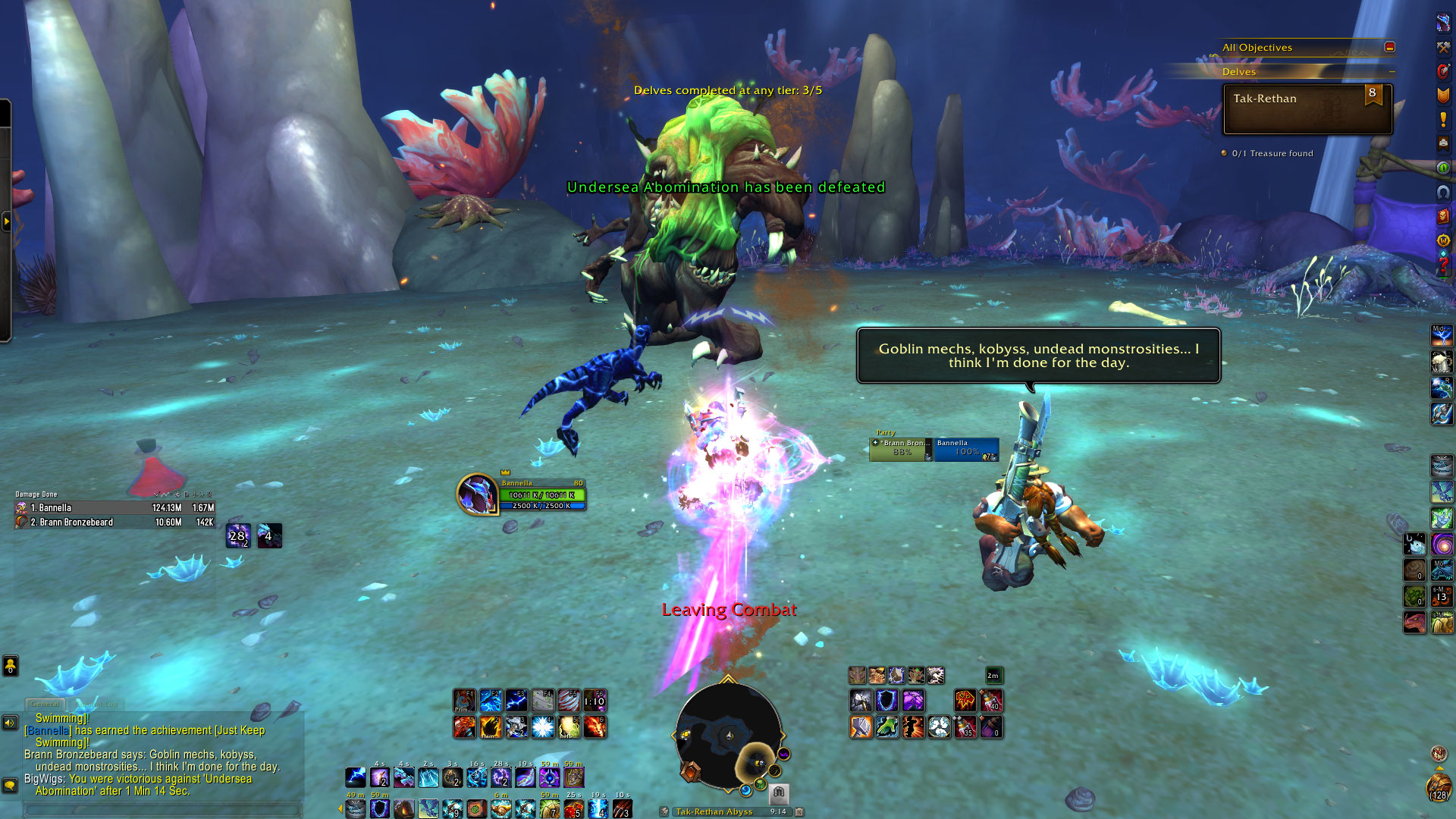Open the crossed hammers professions icon

[x=1443, y=47]
